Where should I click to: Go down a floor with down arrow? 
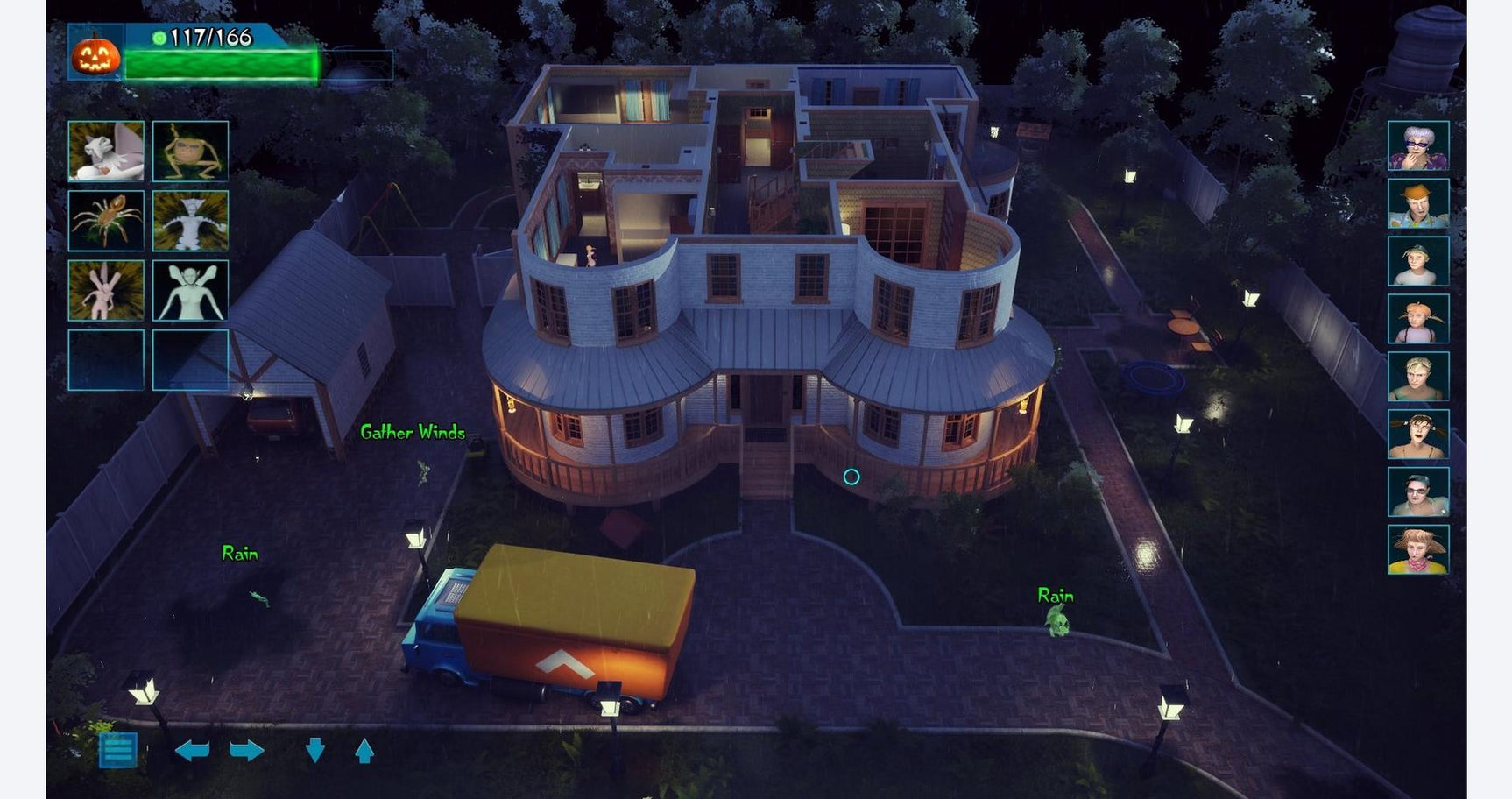pos(315,750)
